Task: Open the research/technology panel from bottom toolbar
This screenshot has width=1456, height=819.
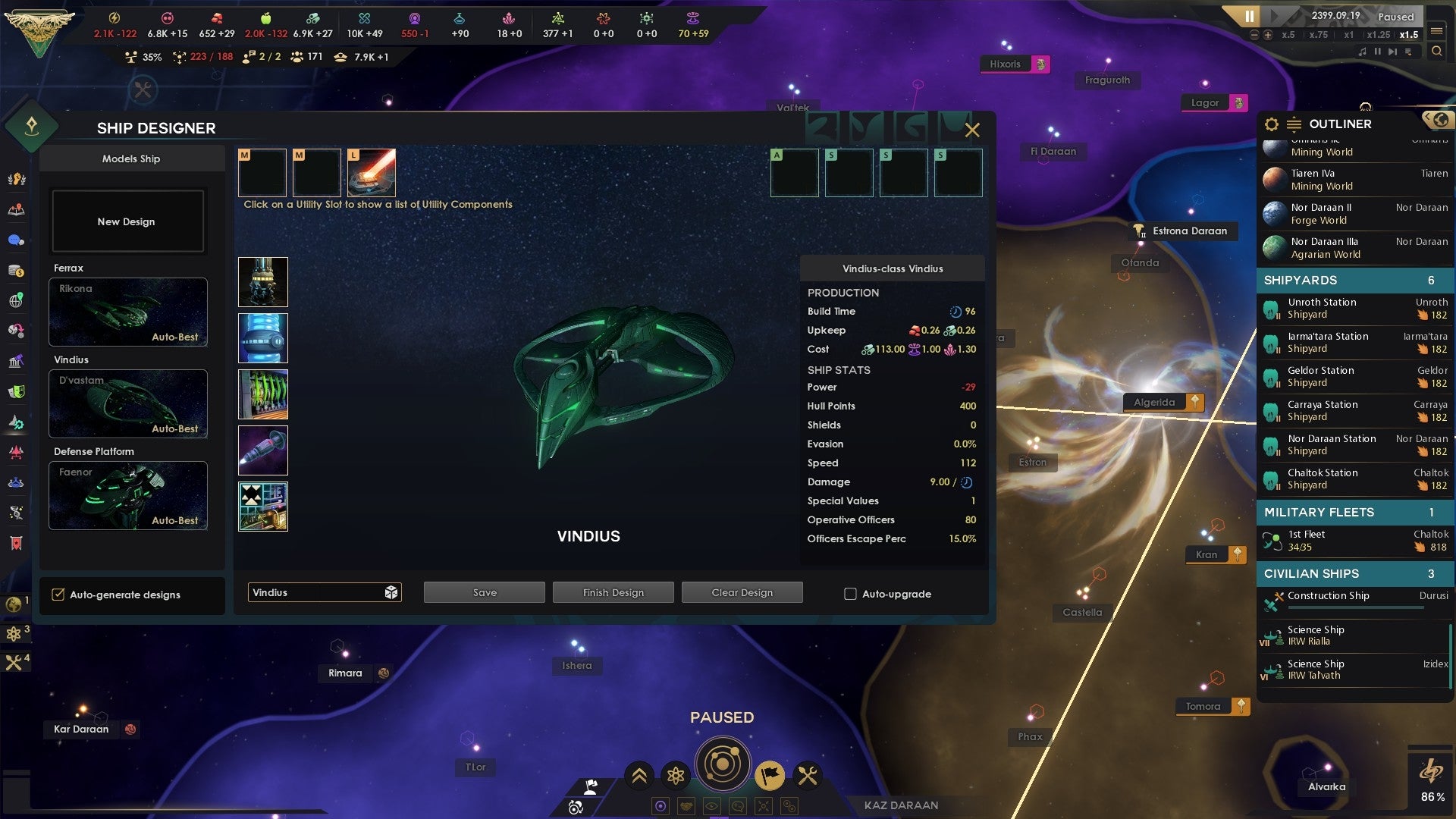Action: (x=675, y=776)
